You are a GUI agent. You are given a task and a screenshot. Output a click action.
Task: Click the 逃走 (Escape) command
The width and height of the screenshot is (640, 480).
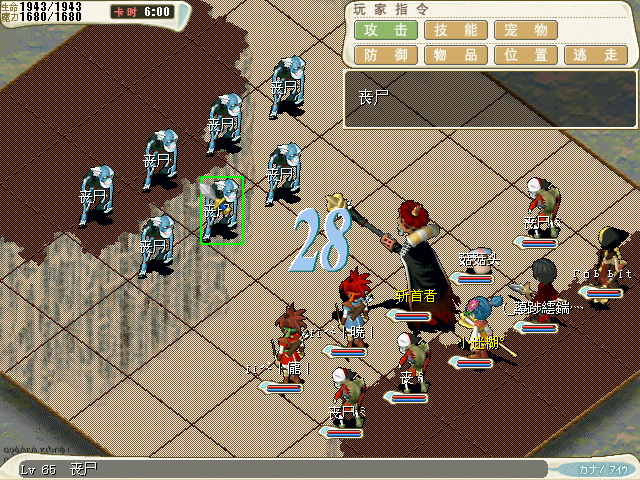pos(596,55)
